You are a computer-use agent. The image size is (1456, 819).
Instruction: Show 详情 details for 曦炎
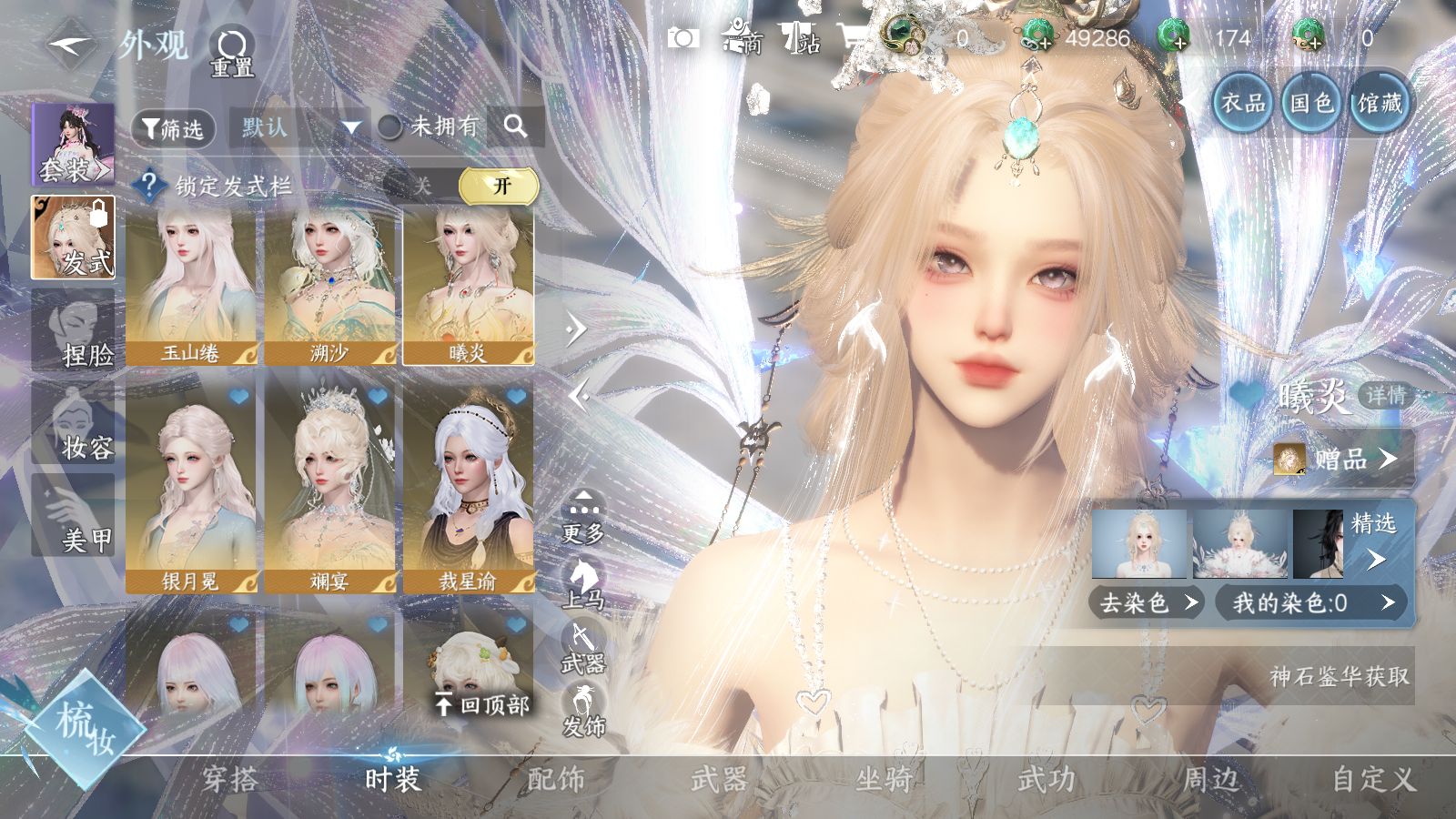tap(1385, 396)
